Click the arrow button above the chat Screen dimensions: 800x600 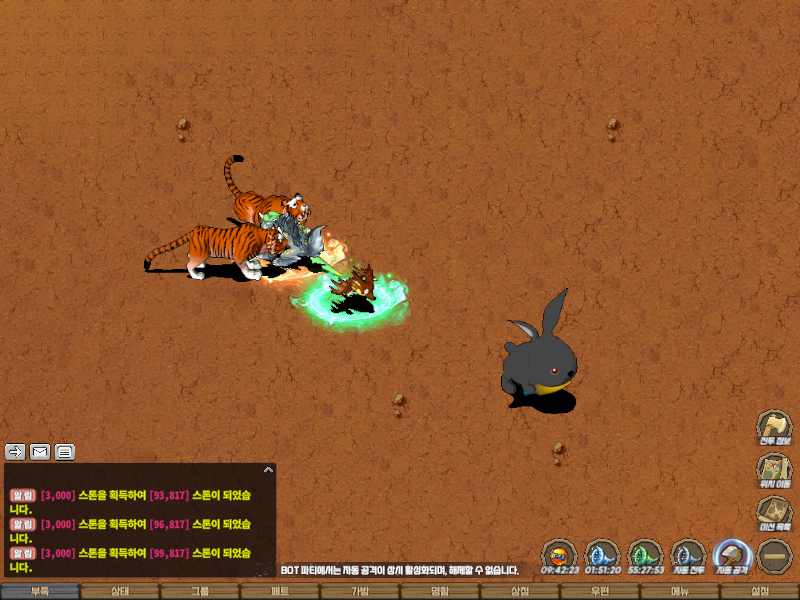15,451
